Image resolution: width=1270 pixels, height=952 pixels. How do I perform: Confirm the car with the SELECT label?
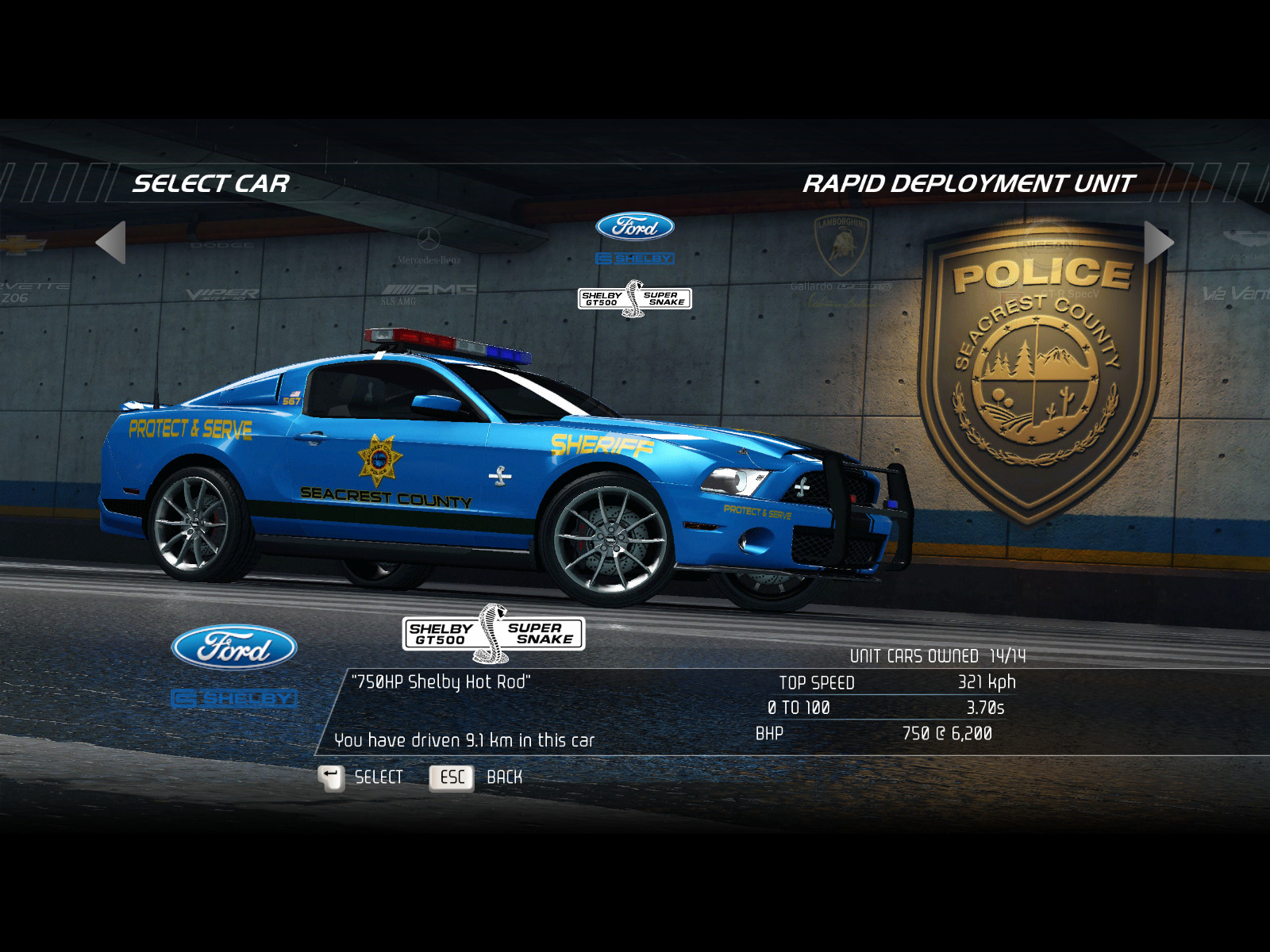pyautogui.click(x=379, y=777)
